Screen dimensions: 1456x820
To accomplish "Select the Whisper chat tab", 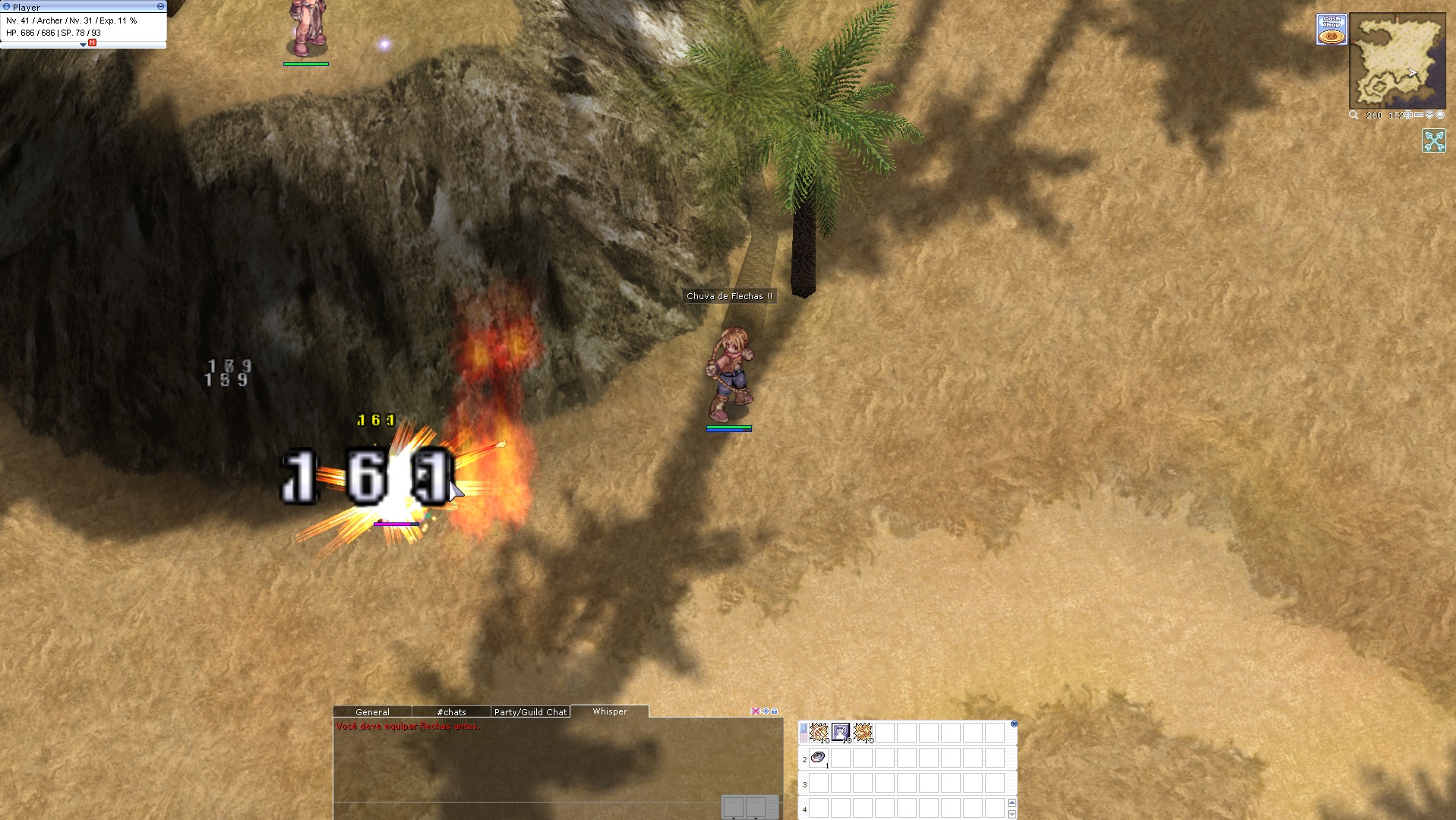I will point(610,711).
